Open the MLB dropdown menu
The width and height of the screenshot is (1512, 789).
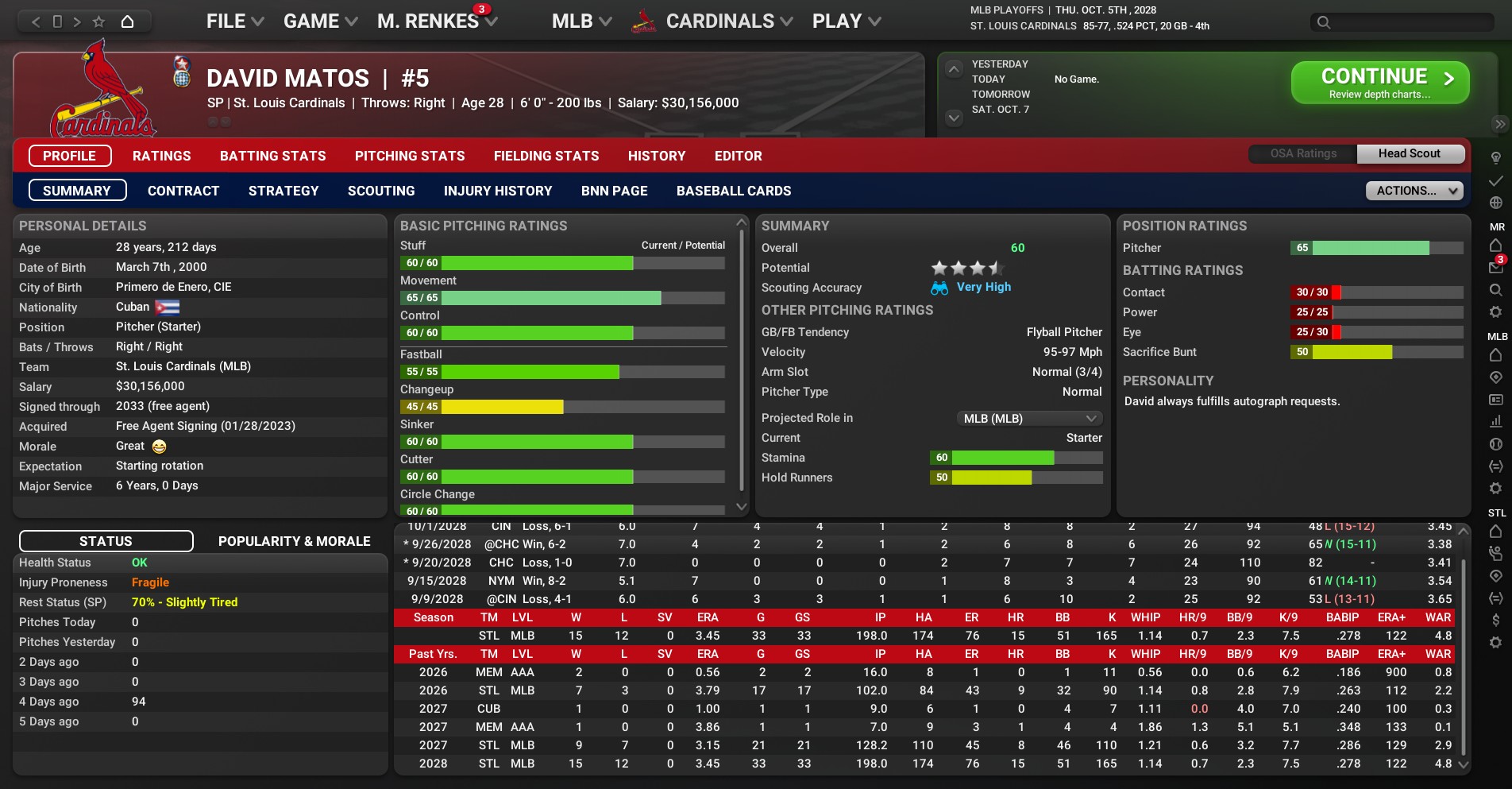pyautogui.click(x=581, y=21)
